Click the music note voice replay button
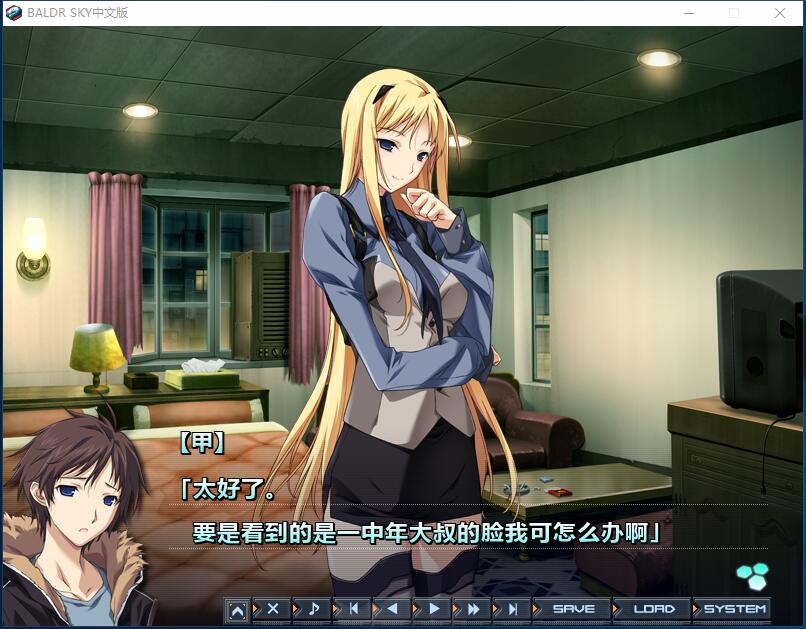Viewport: 806px width, 629px height. click(x=313, y=608)
